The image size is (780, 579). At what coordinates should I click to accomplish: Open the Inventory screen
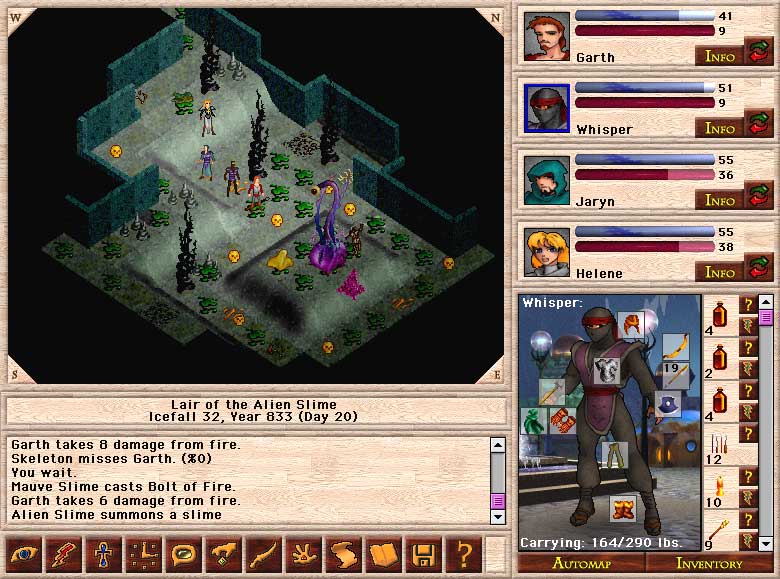point(709,564)
